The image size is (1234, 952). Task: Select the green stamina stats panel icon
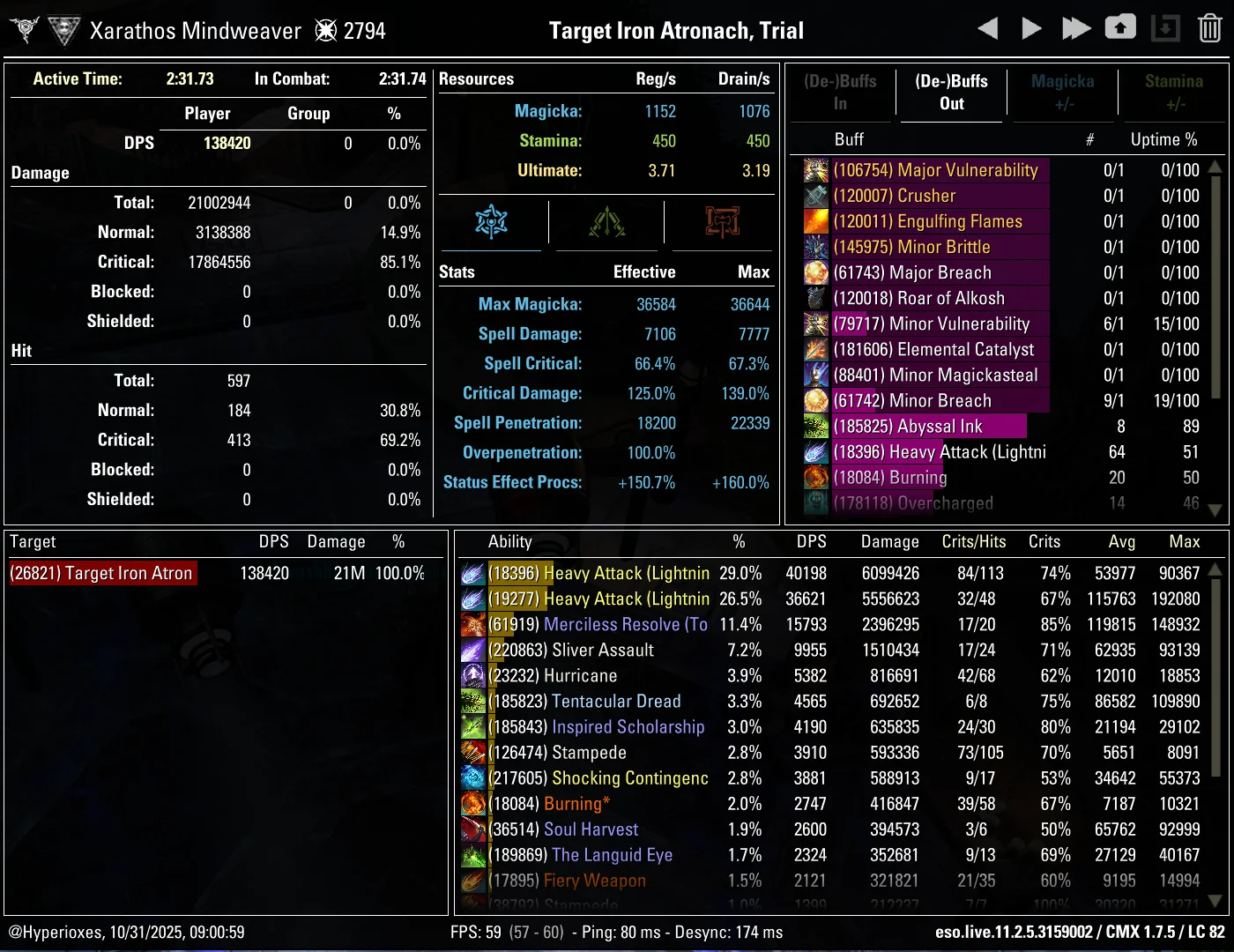coord(606,223)
